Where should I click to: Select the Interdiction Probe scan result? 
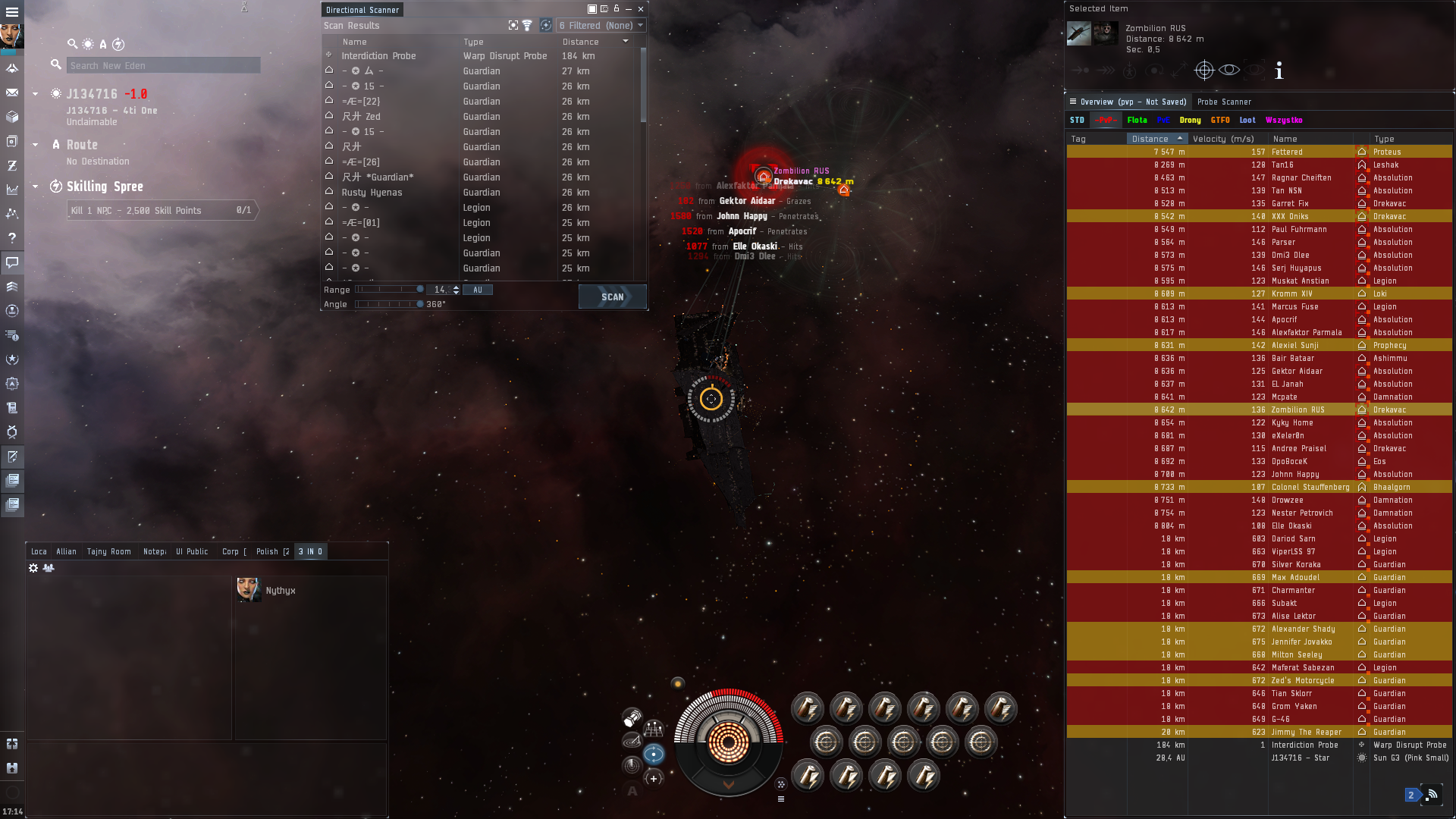378,55
